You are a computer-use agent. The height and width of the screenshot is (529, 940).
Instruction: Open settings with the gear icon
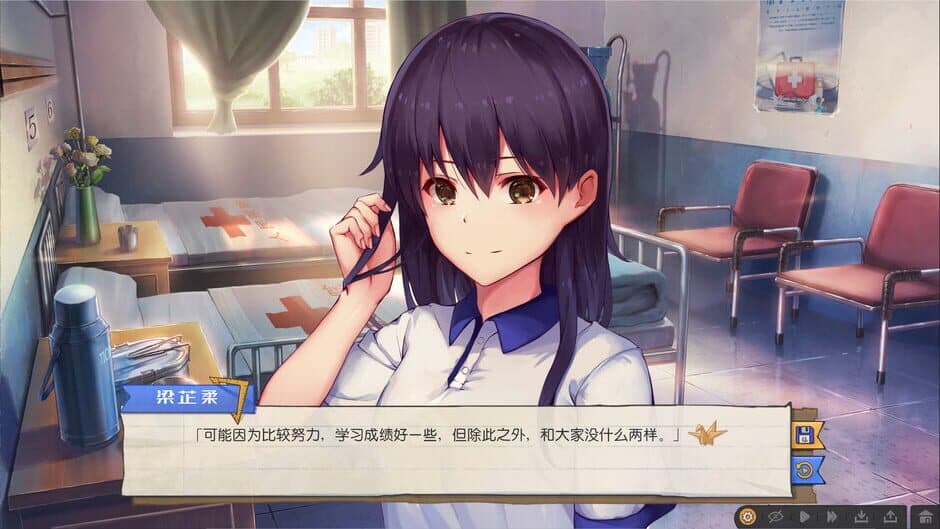tap(749, 517)
